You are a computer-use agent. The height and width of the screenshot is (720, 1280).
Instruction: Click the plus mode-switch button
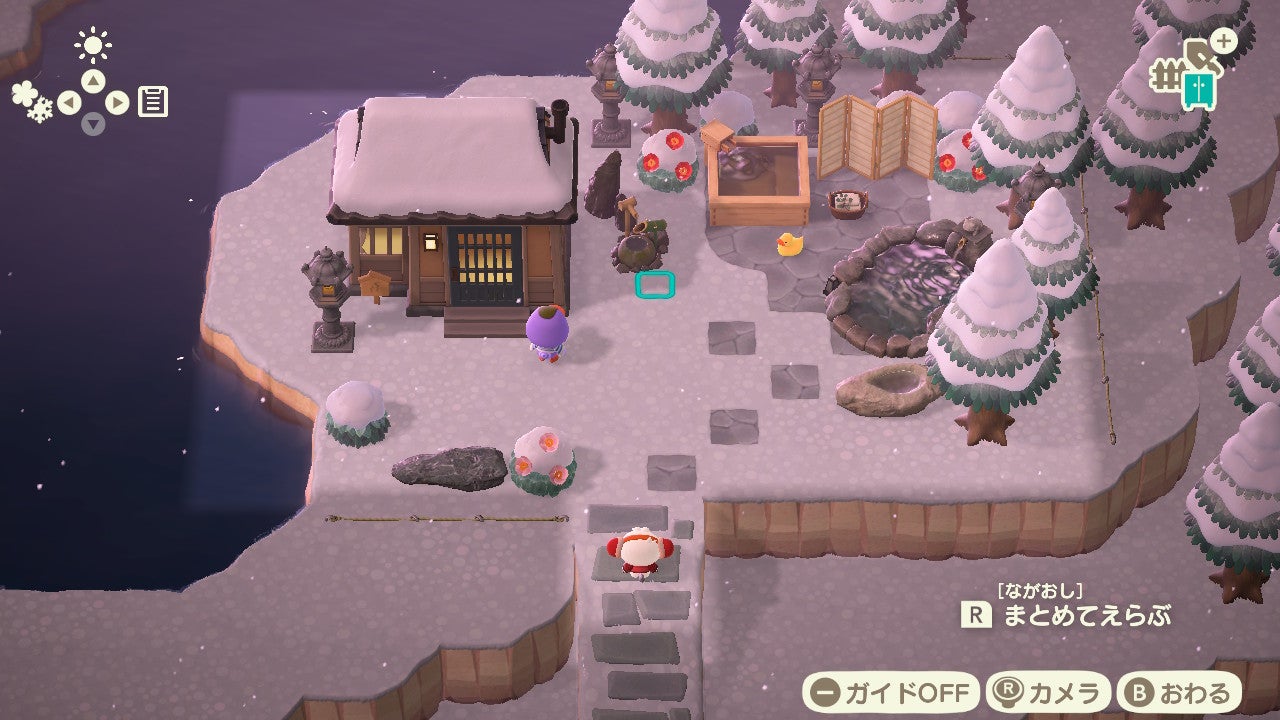tap(1223, 41)
